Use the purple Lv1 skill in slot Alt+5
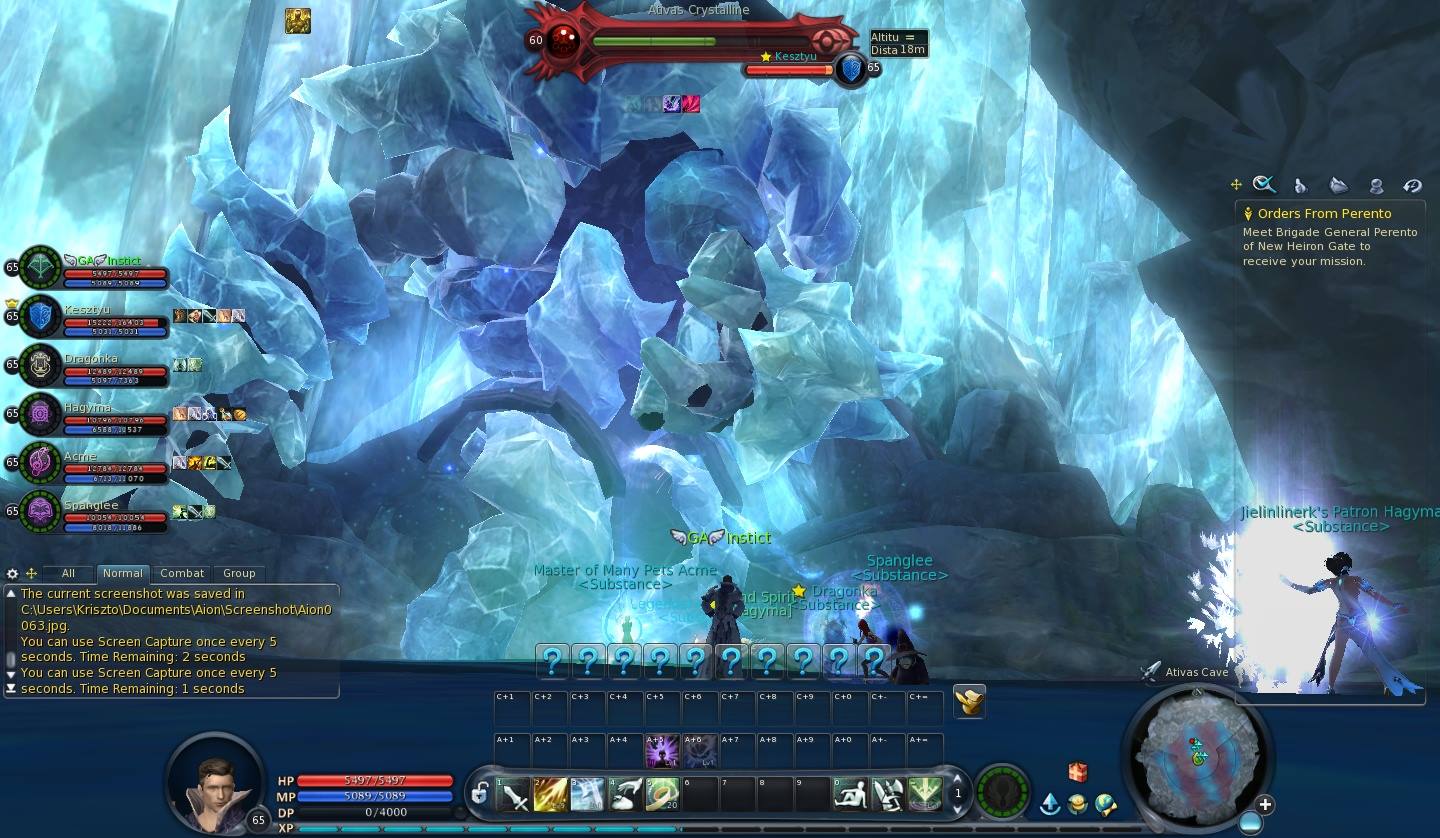The width and height of the screenshot is (1440, 838). (x=661, y=751)
